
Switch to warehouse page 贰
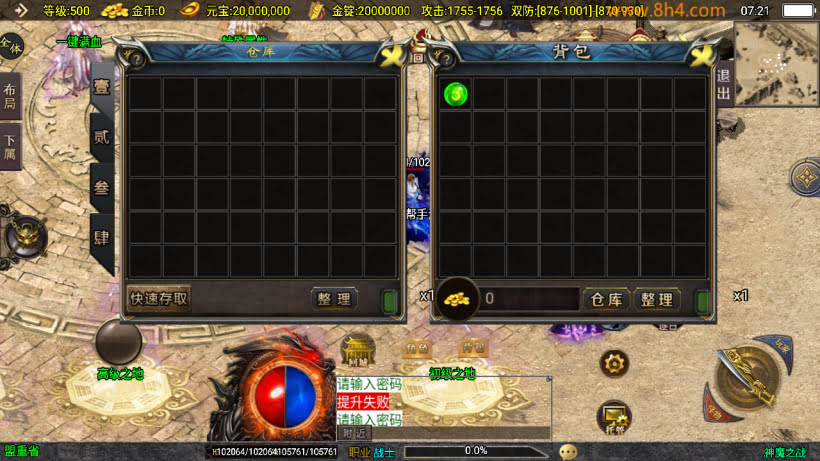(x=102, y=138)
